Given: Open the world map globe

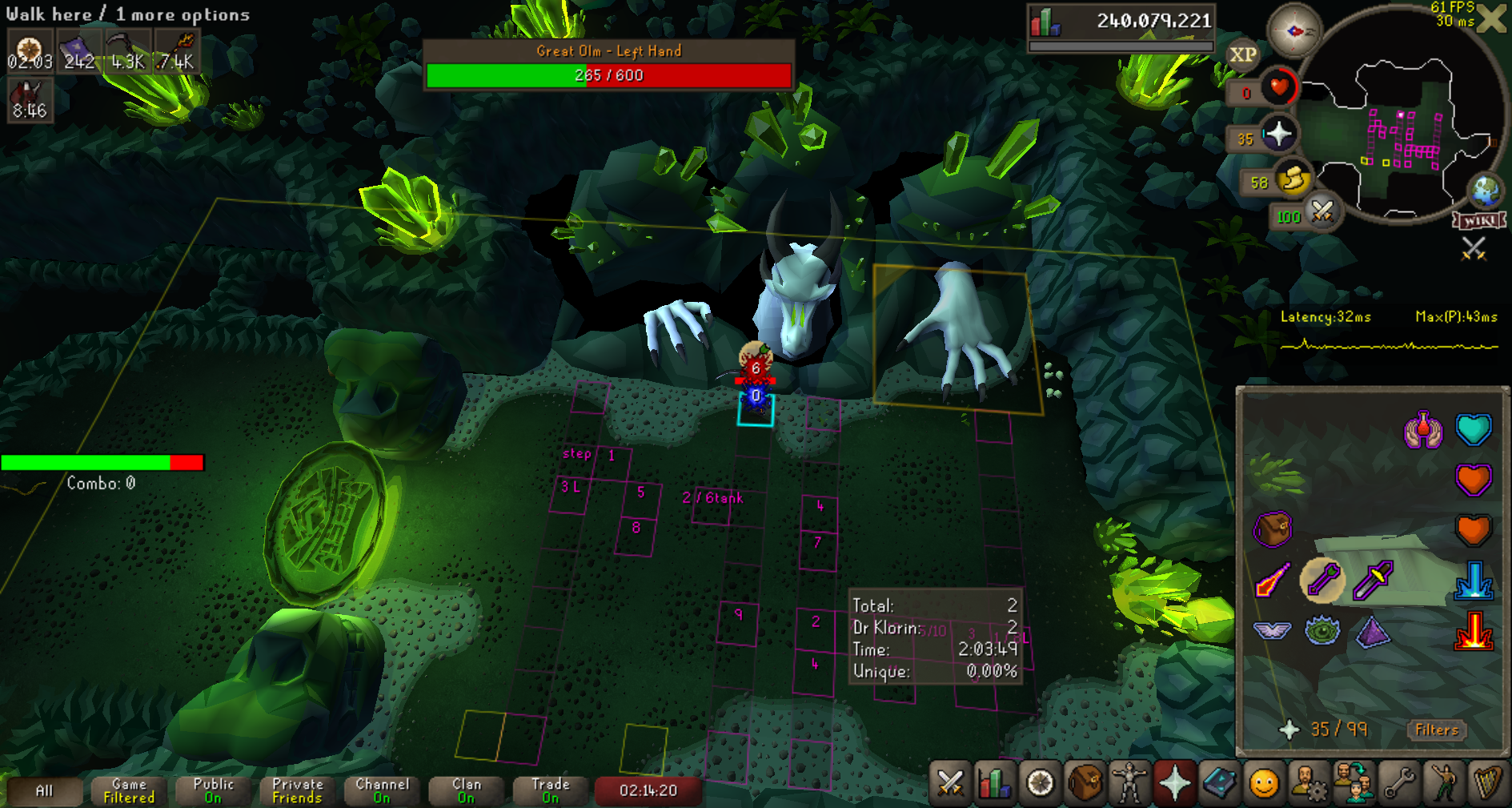Looking at the screenshot, I should tap(1486, 191).
